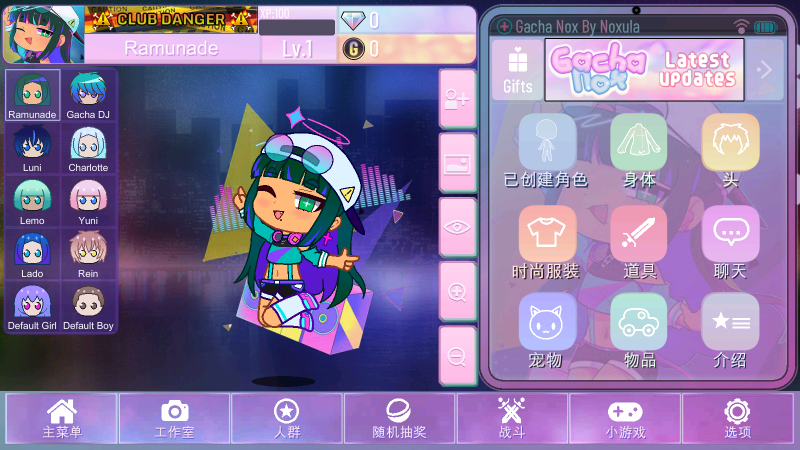800x450 pixels.
Task: Open the 选项 options gear
Action: 737,418
